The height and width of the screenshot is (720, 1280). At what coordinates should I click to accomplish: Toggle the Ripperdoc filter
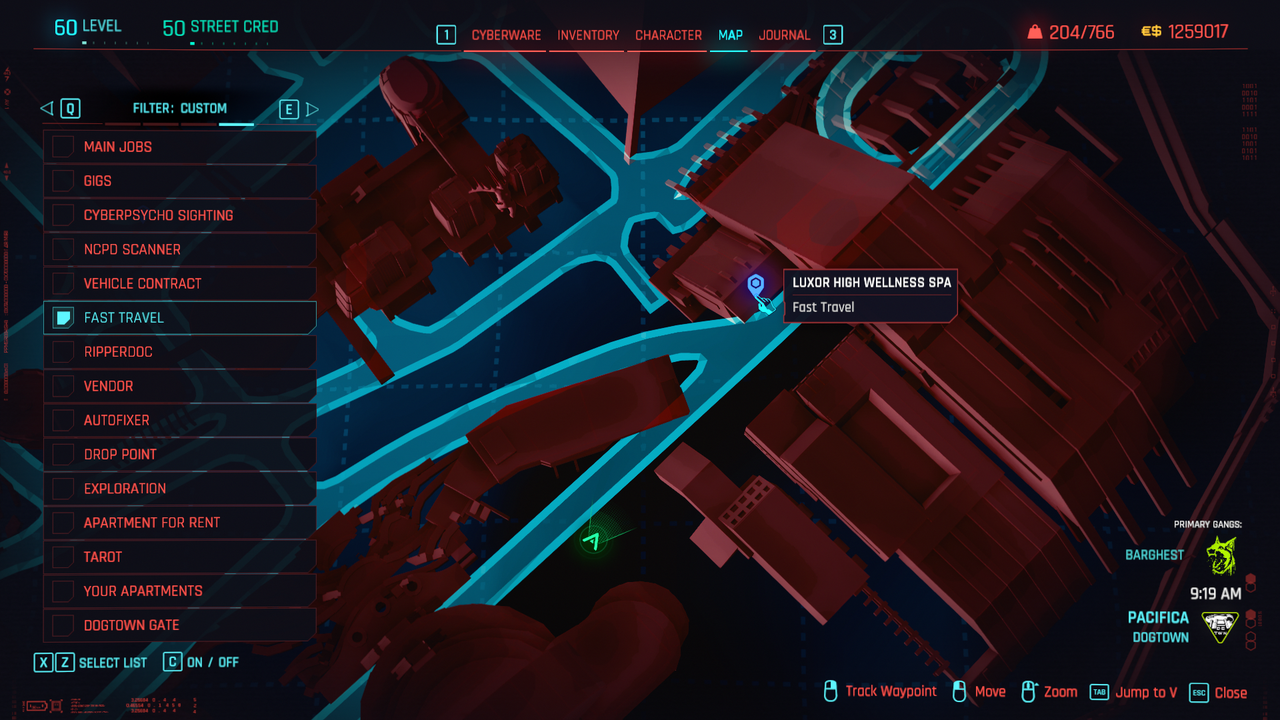(x=63, y=352)
